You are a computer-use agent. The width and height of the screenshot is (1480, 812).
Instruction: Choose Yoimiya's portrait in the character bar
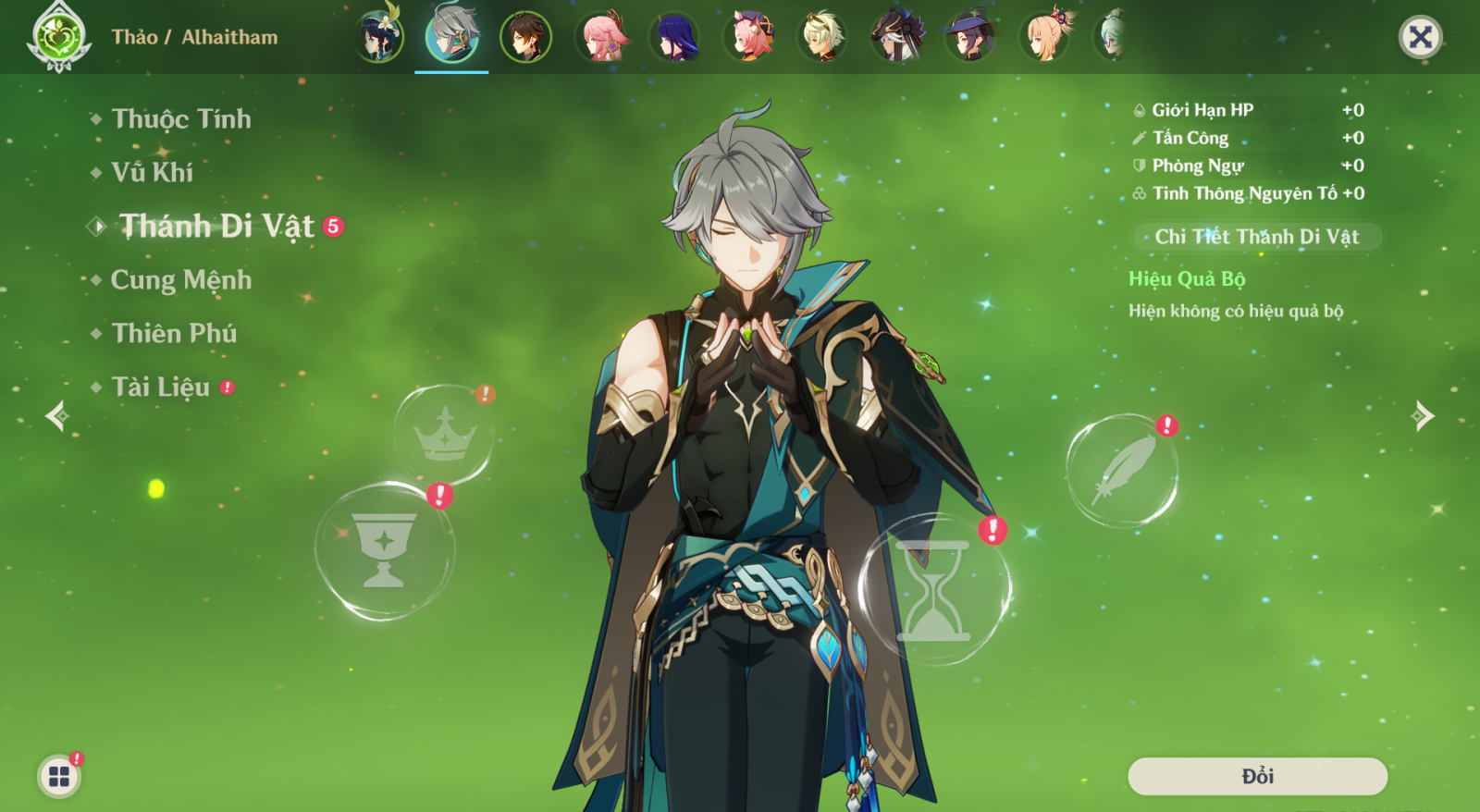1044,37
